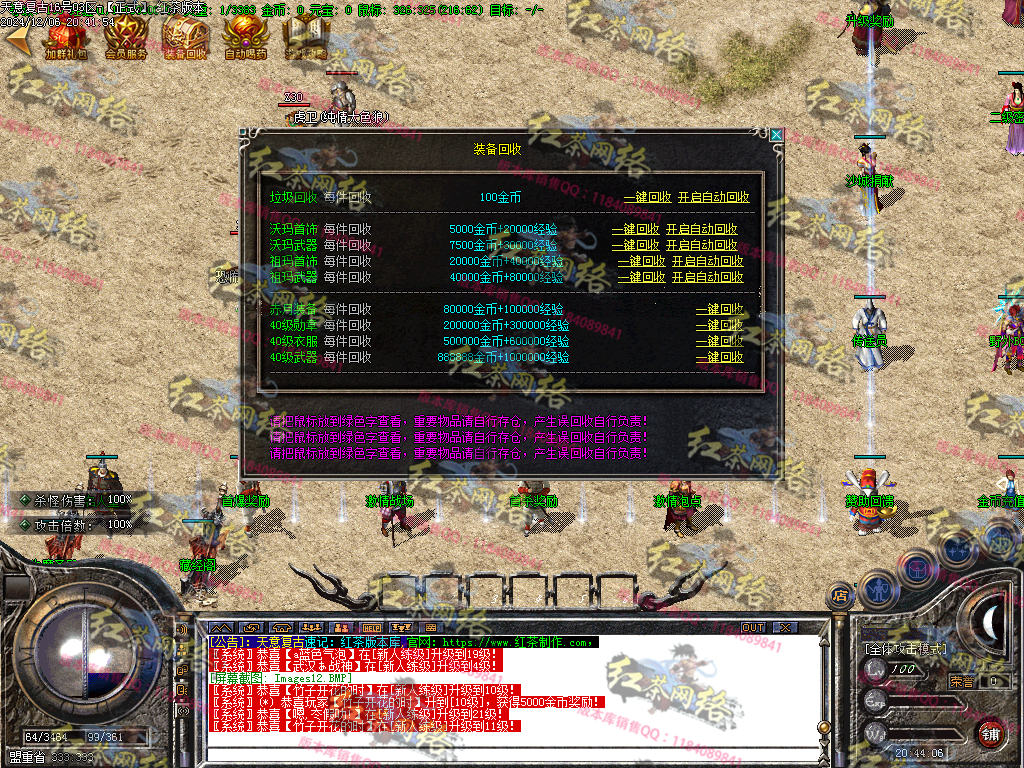Viewport: 1024px width, 768px height.
Task: Turn on auto recycle for 沃玛武器
Action: 701,246
